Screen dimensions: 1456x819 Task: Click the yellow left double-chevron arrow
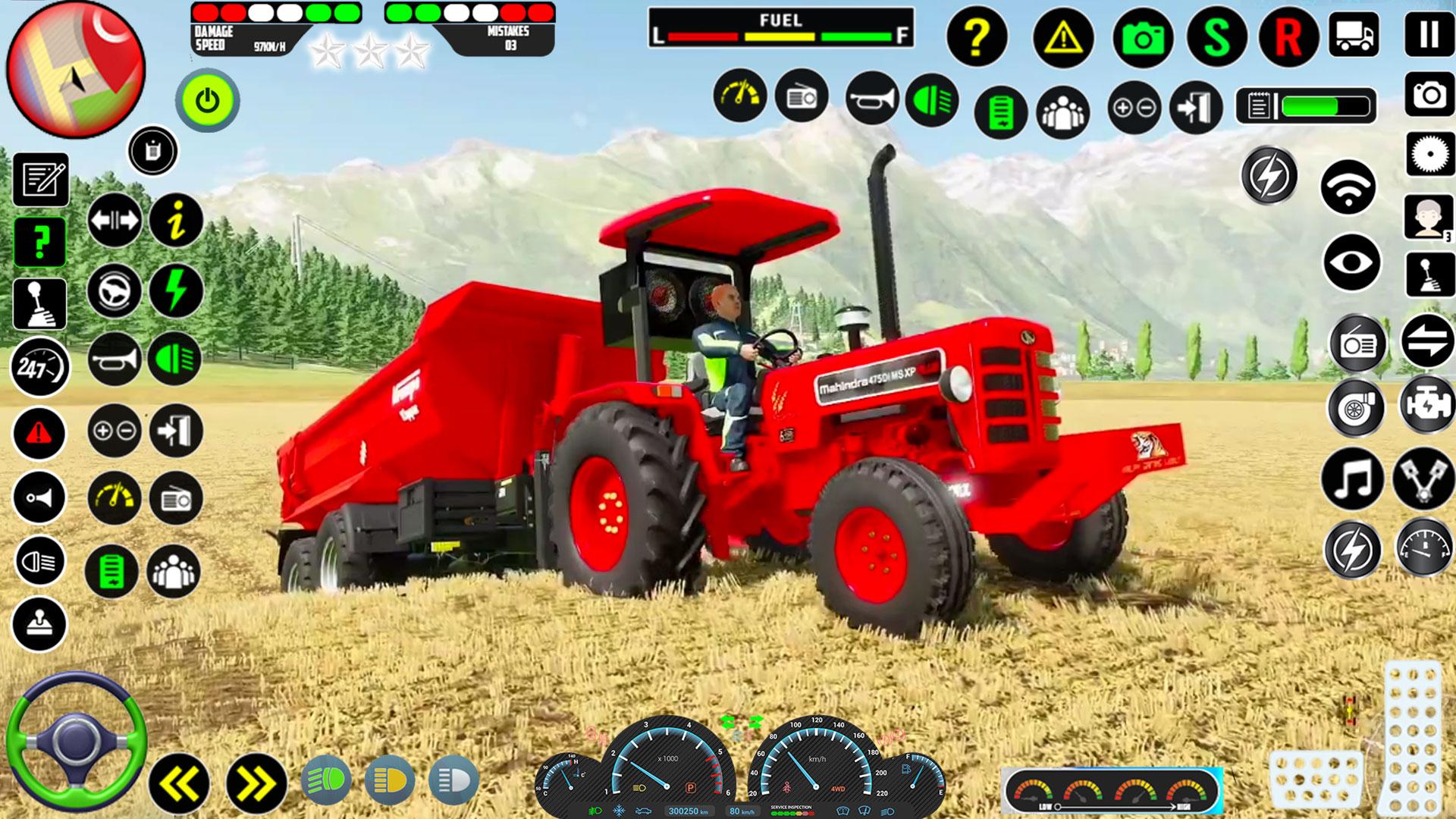pyautogui.click(x=179, y=783)
